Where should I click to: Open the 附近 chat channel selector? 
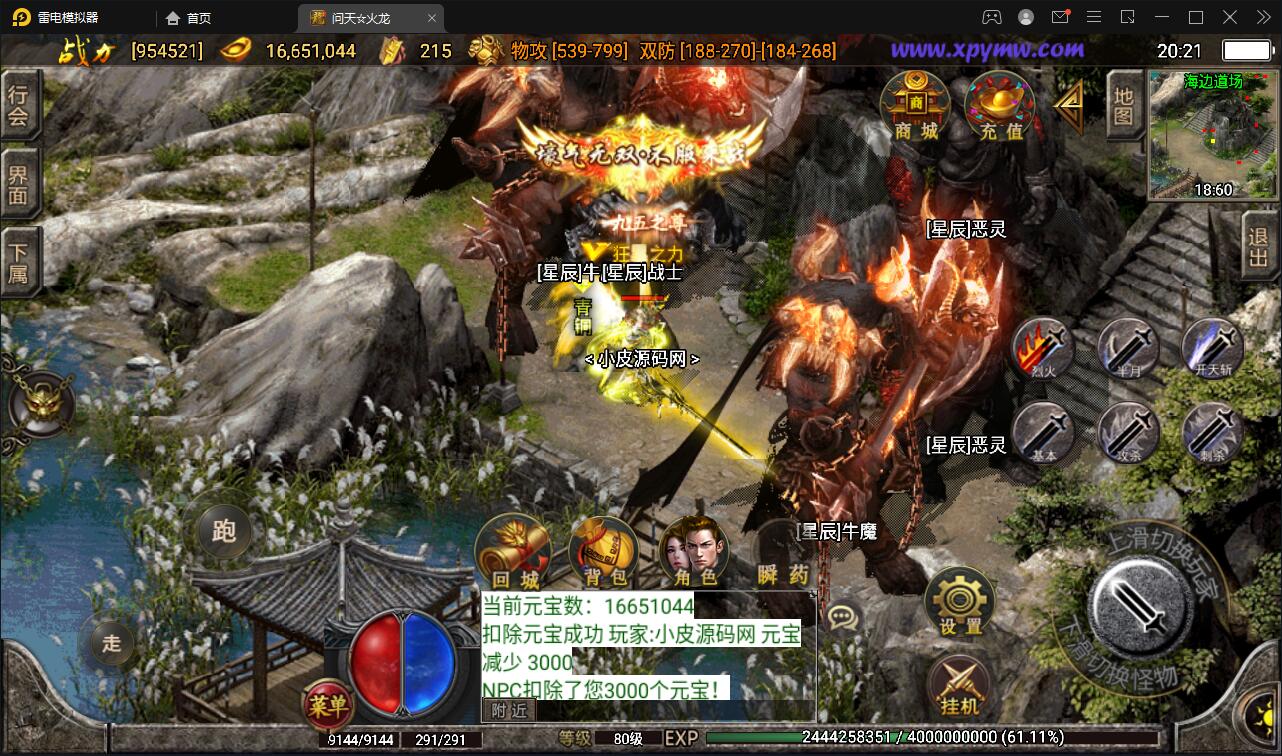pos(508,710)
